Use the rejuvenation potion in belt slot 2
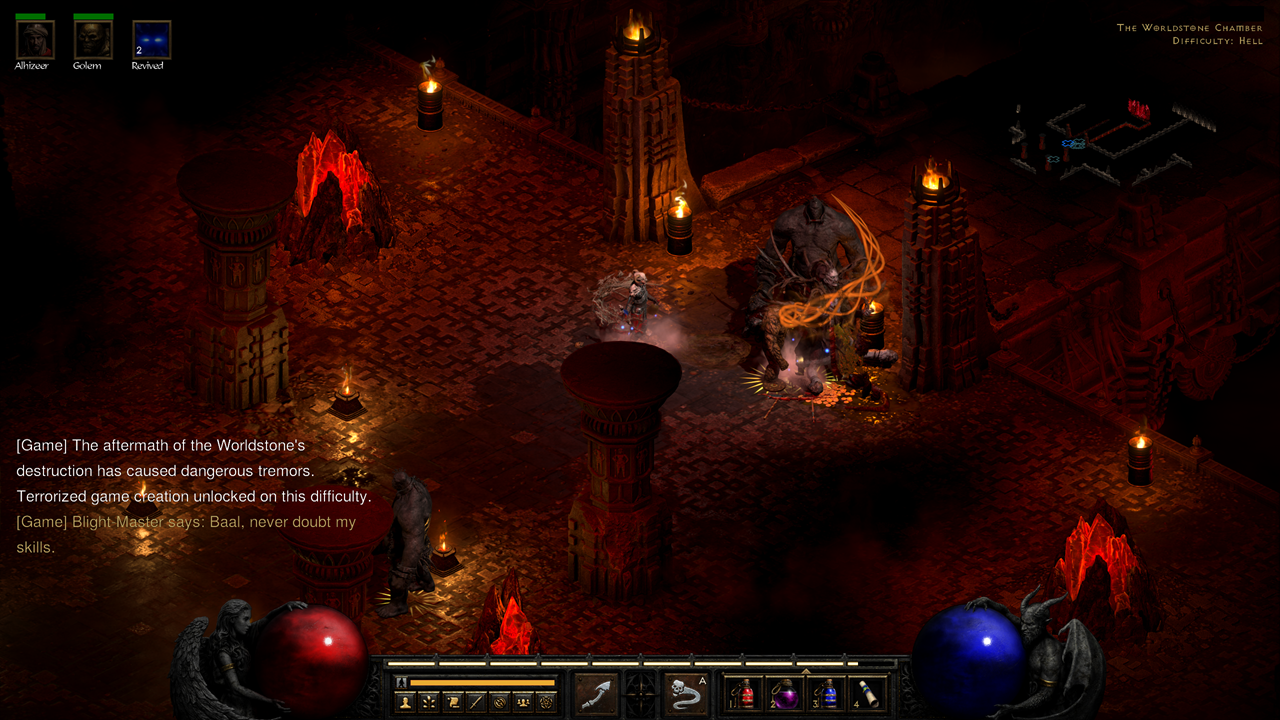The width and height of the screenshot is (1280, 720). tap(786, 695)
